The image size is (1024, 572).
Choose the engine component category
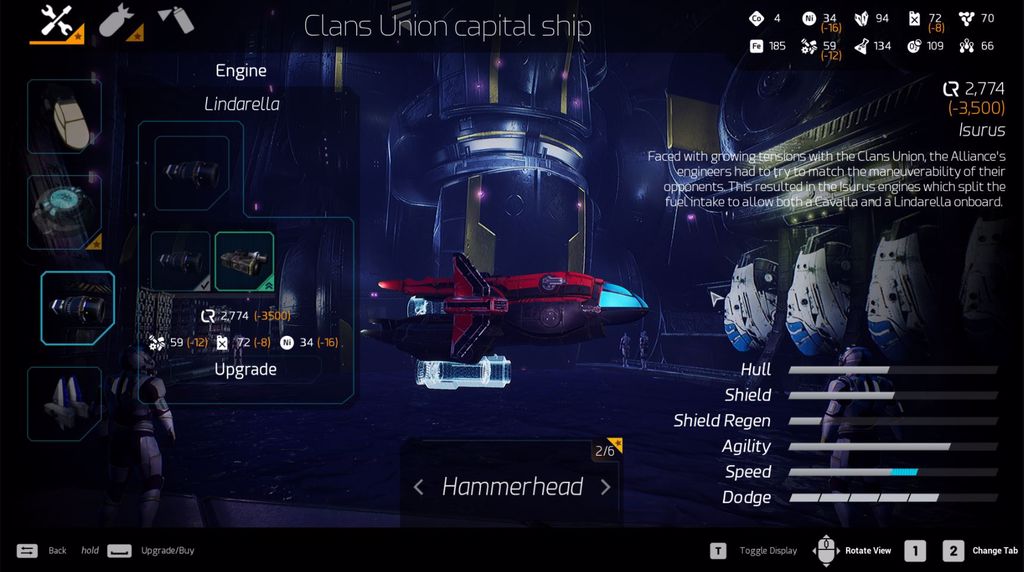[77, 308]
